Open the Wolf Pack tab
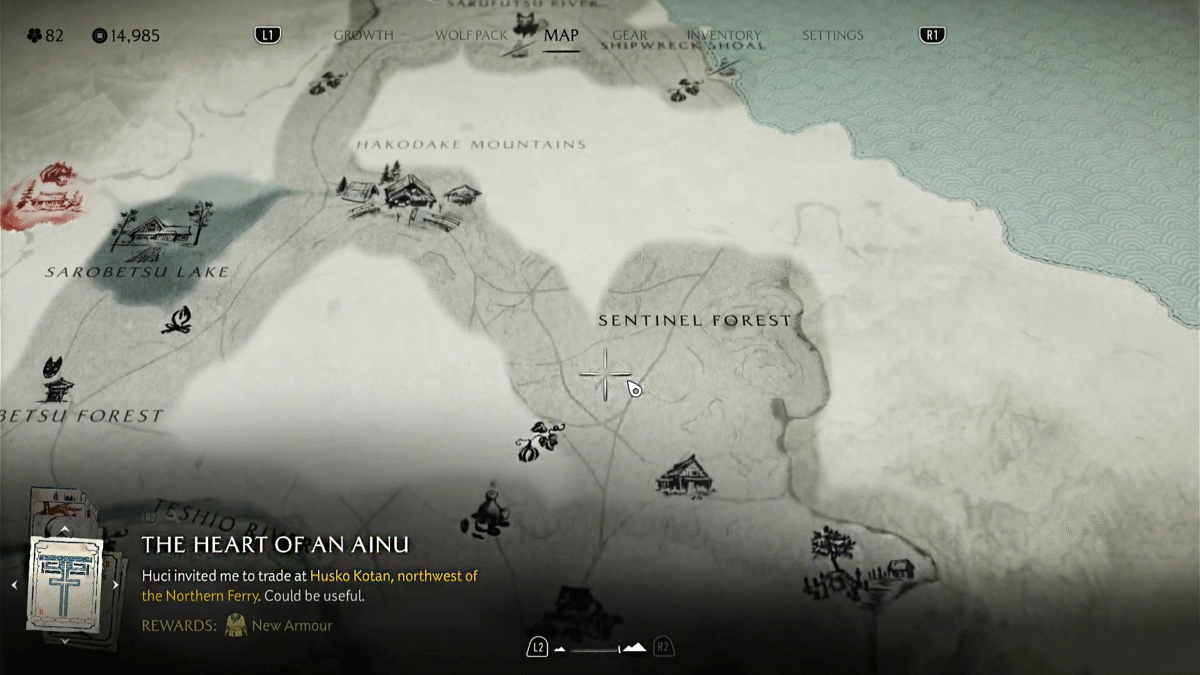1200x675 pixels. pyautogui.click(x=471, y=35)
